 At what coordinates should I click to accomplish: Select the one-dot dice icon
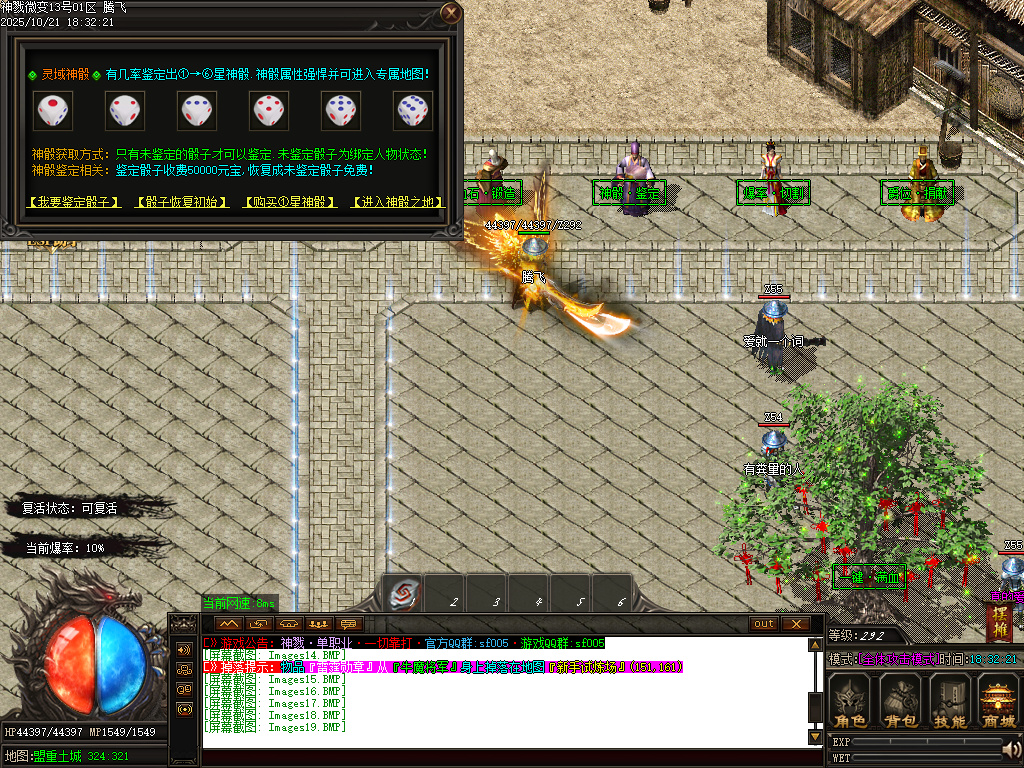tap(52, 110)
